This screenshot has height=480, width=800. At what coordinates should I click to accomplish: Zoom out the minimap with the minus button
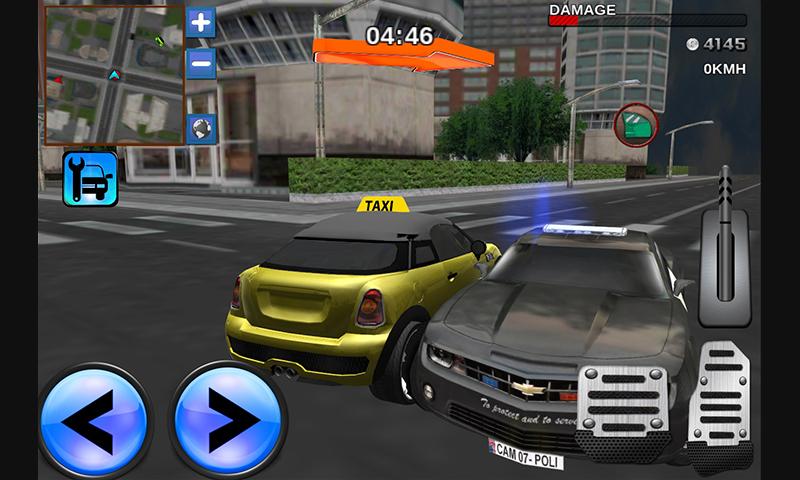[x=201, y=62]
